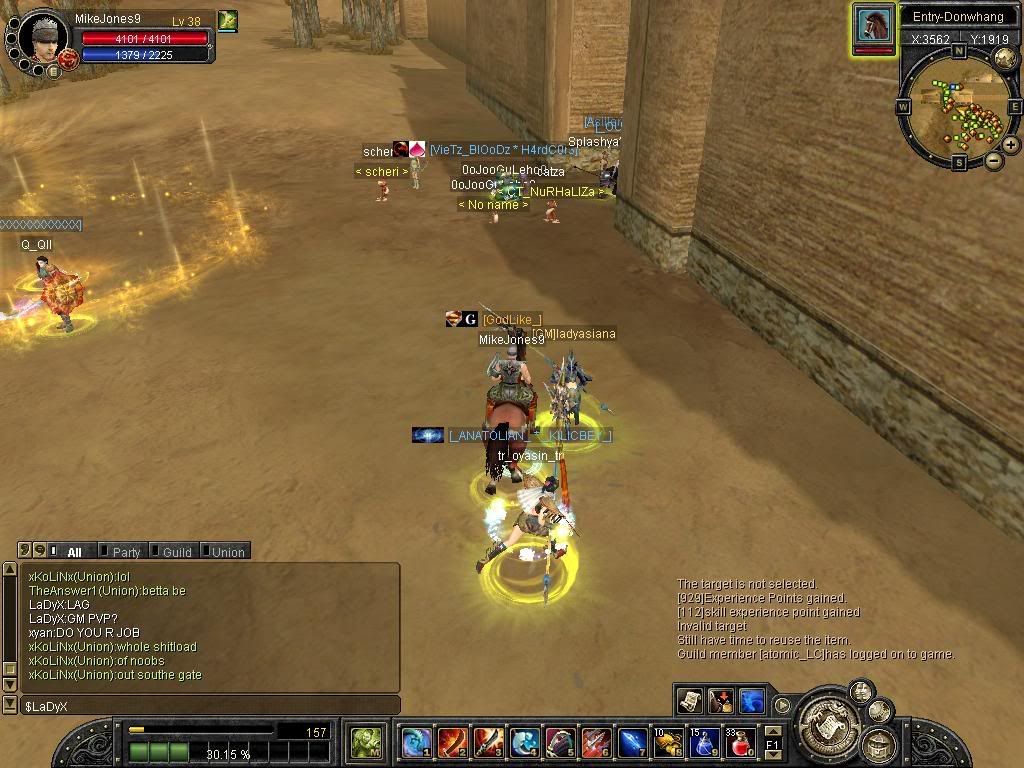Switch to the Party chat tab
This screenshot has height=768, width=1024.
tap(126, 551)
